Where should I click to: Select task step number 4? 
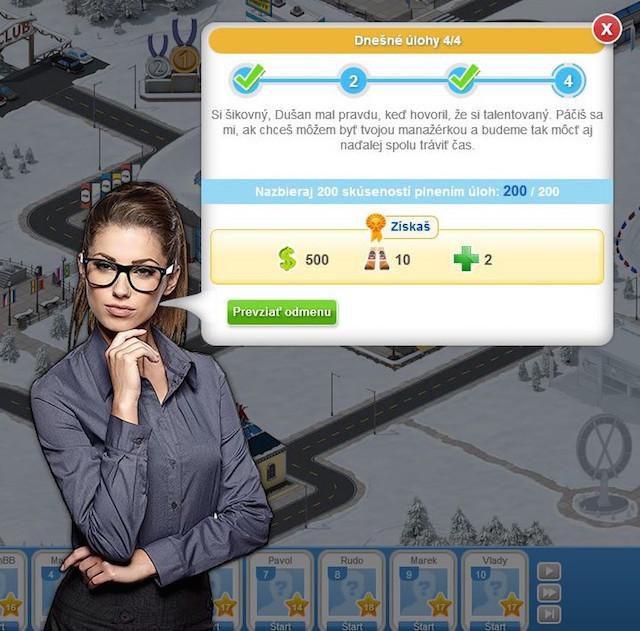pyautogui.click(x=568, y=80)
